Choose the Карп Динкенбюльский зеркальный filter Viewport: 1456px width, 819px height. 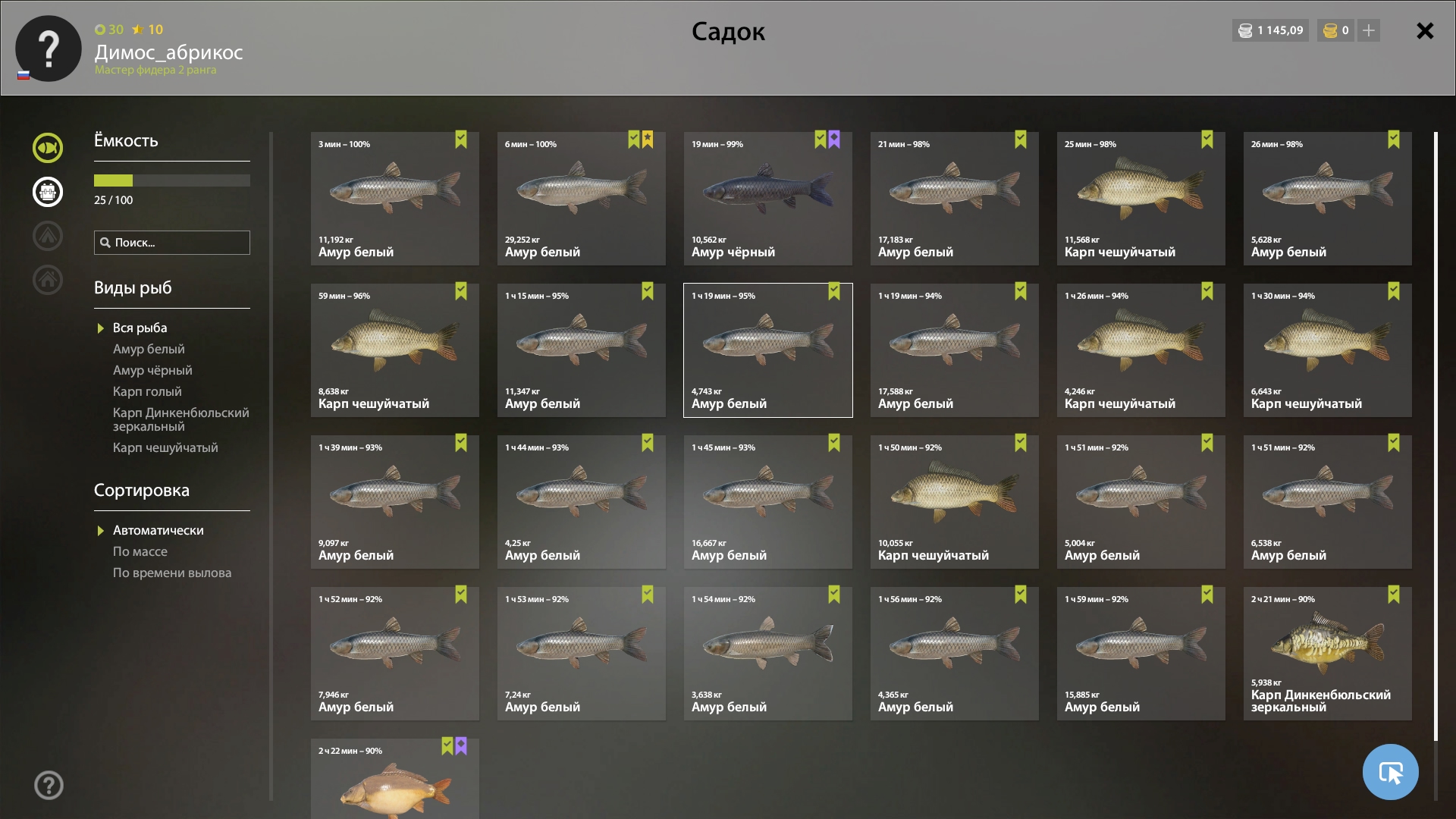180,419
